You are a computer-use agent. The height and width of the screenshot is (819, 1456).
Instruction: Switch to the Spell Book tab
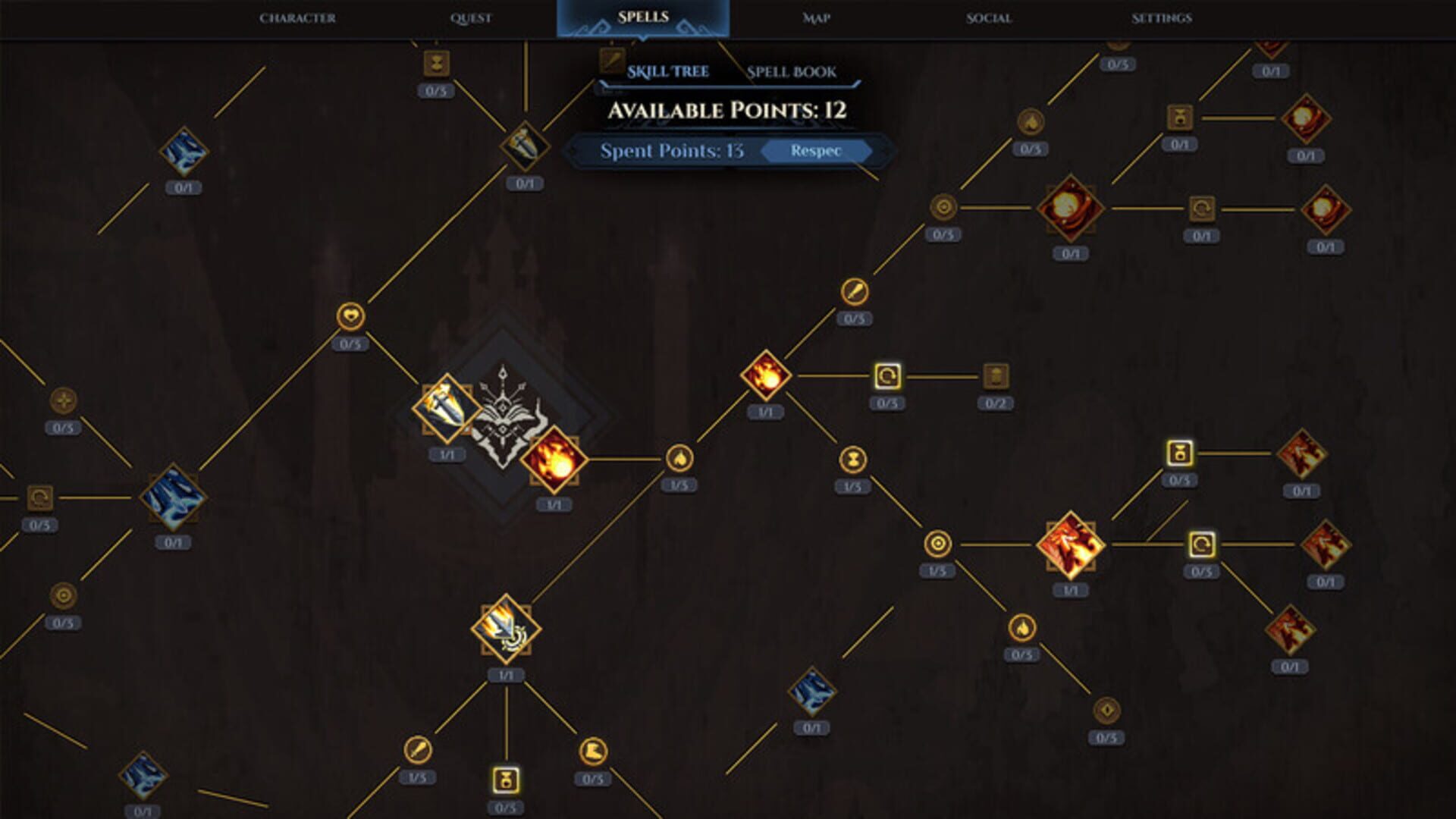point(790,73)
